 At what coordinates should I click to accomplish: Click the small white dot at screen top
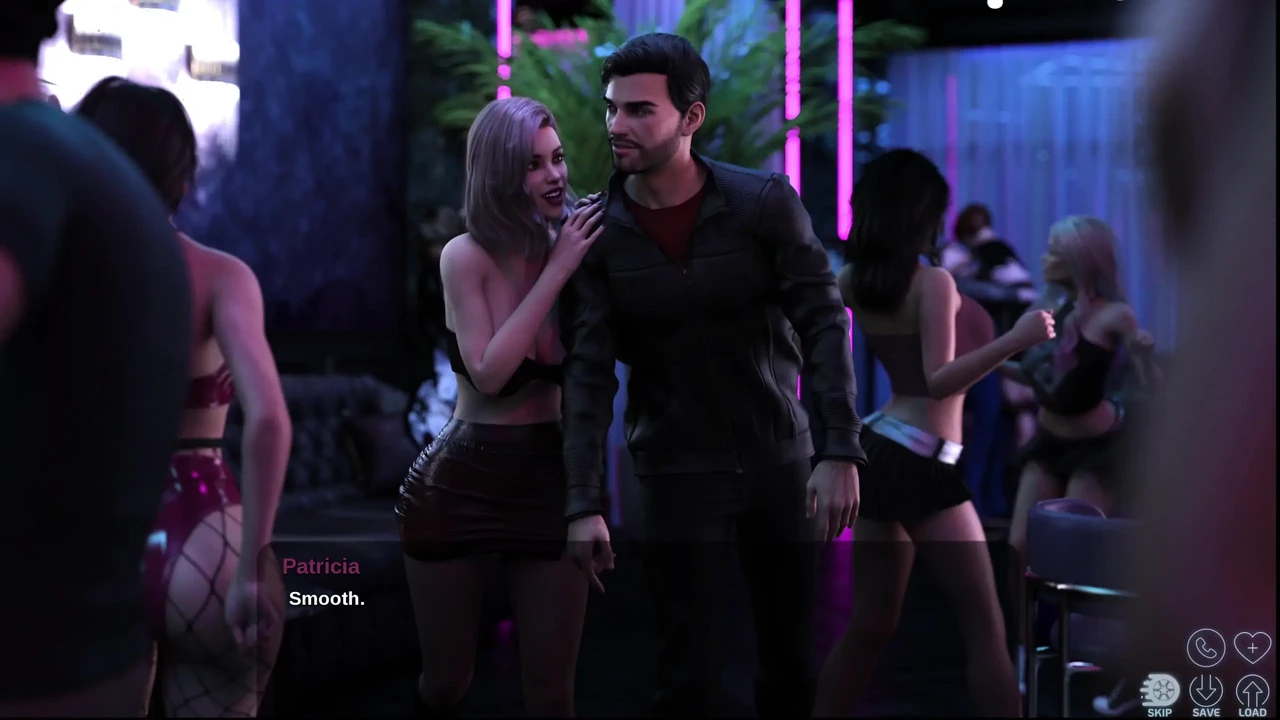pos(995,5)
